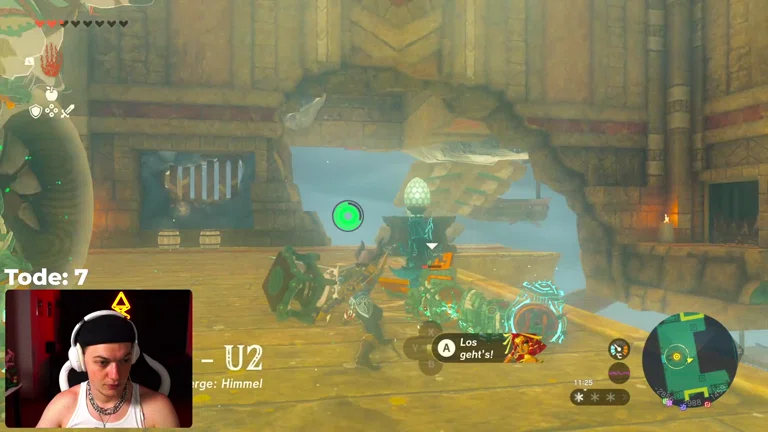The image size is (768, 432).
Task: Click the noise level sensor icon
Action: [619, 373]
